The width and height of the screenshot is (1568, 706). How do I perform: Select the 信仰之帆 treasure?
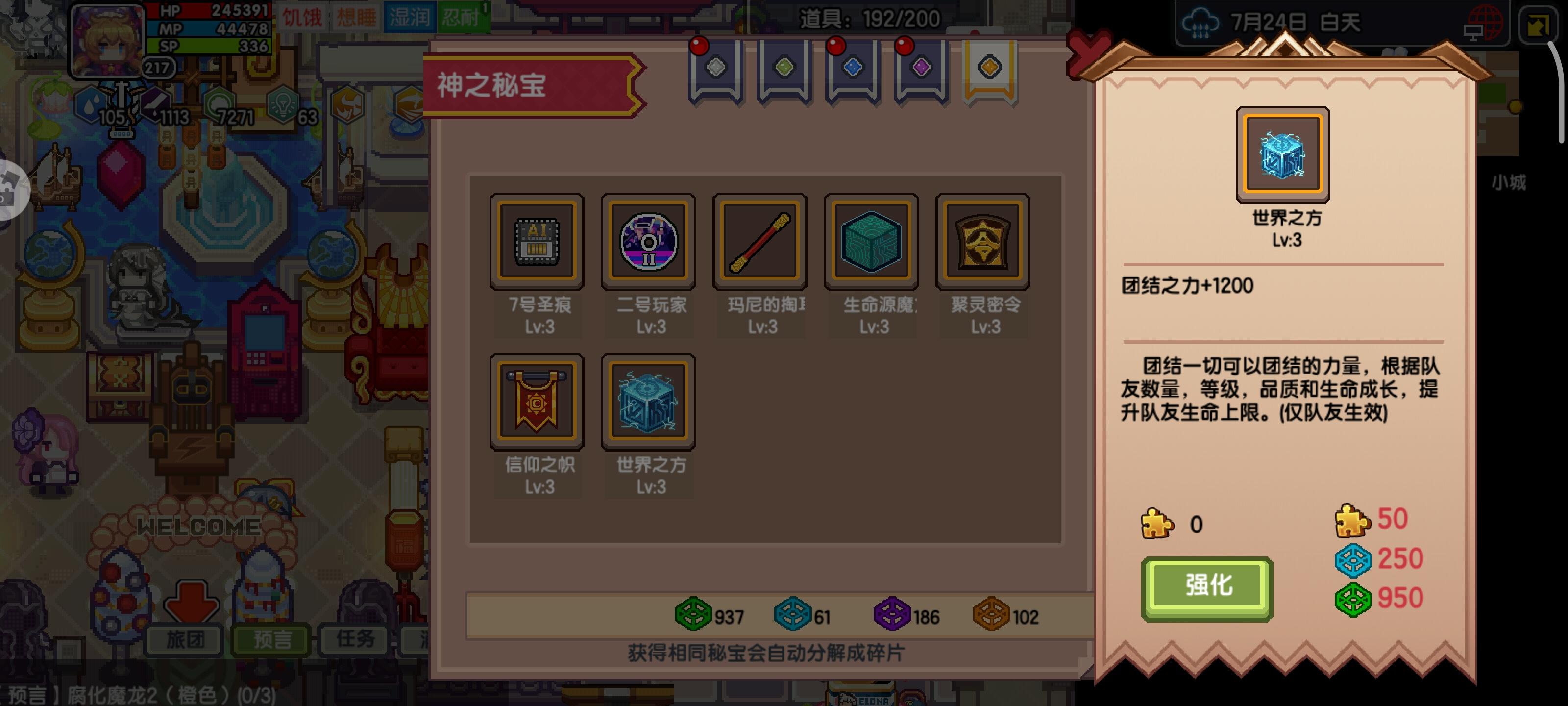pyautogui.click(x=538, y=402)
